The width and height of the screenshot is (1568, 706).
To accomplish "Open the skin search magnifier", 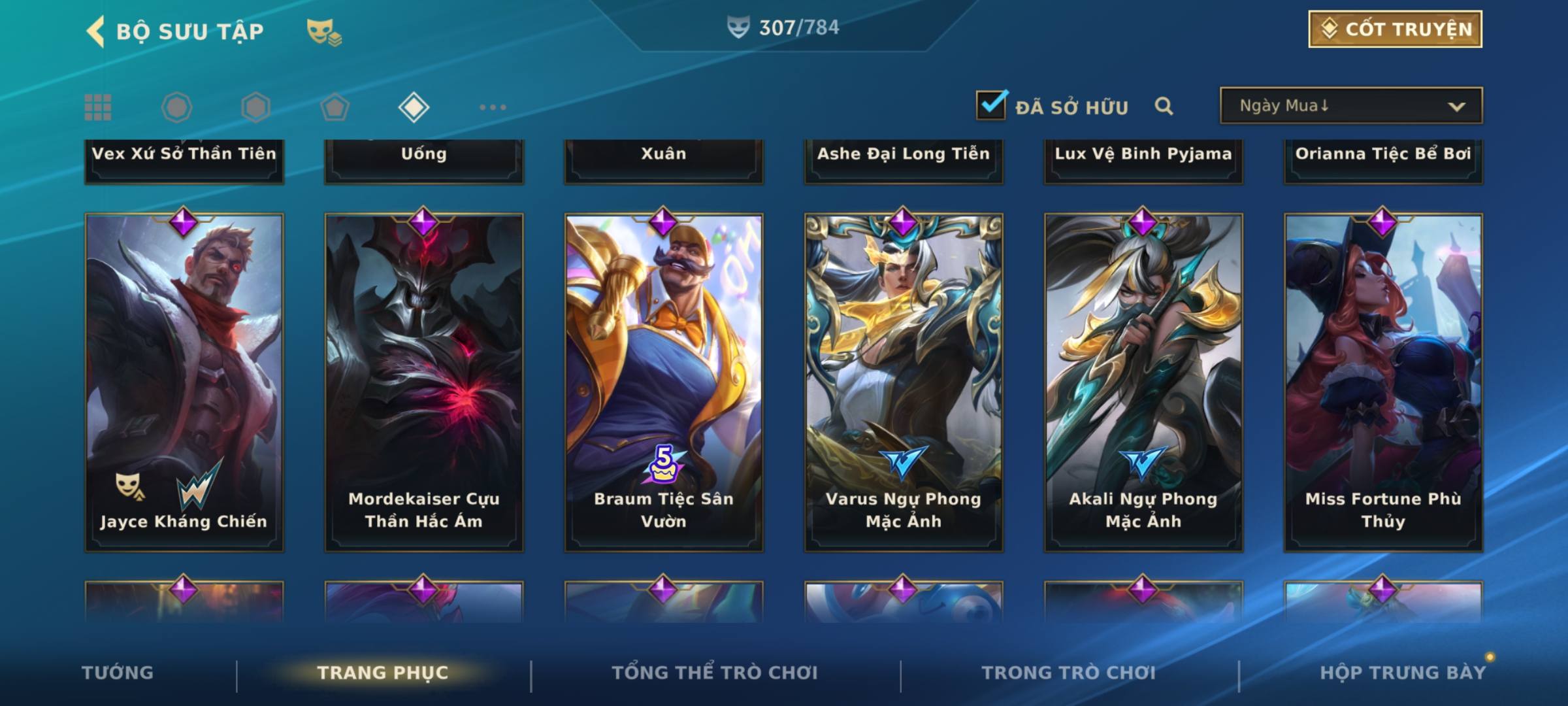I will click(1164, 106).
